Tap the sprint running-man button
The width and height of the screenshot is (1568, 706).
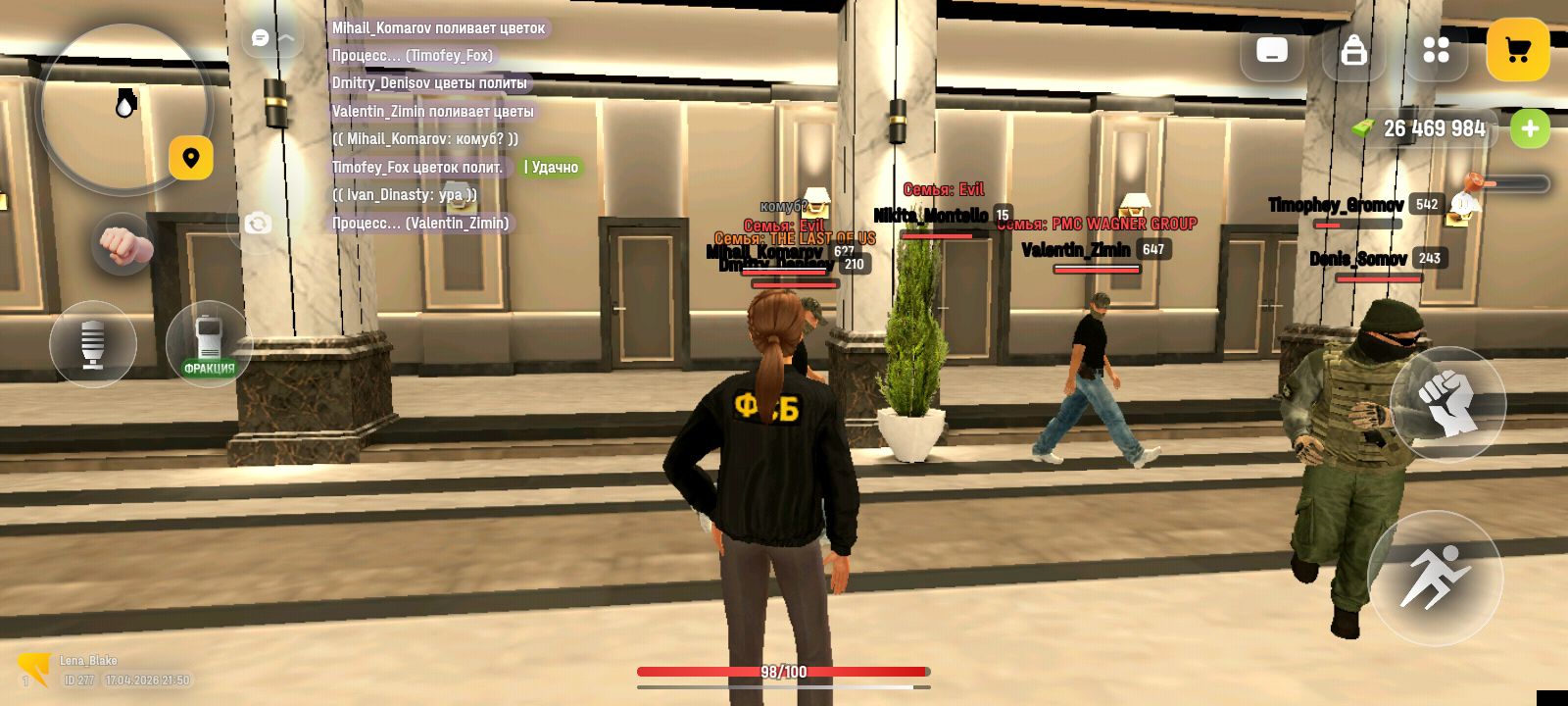click(x=1435, y=578)
